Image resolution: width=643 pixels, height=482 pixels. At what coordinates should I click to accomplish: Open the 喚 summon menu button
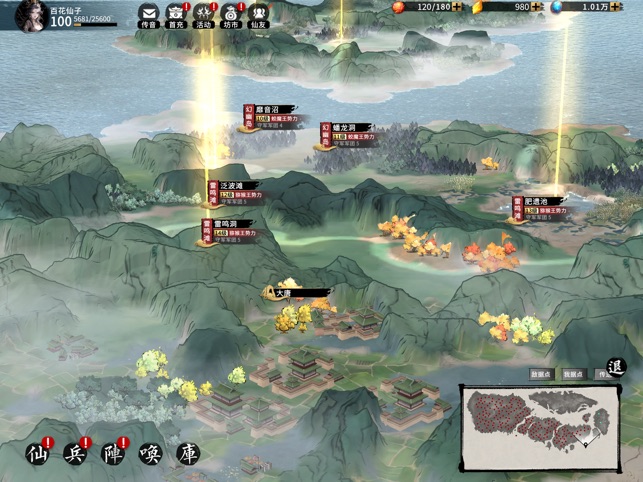[150, 454]
